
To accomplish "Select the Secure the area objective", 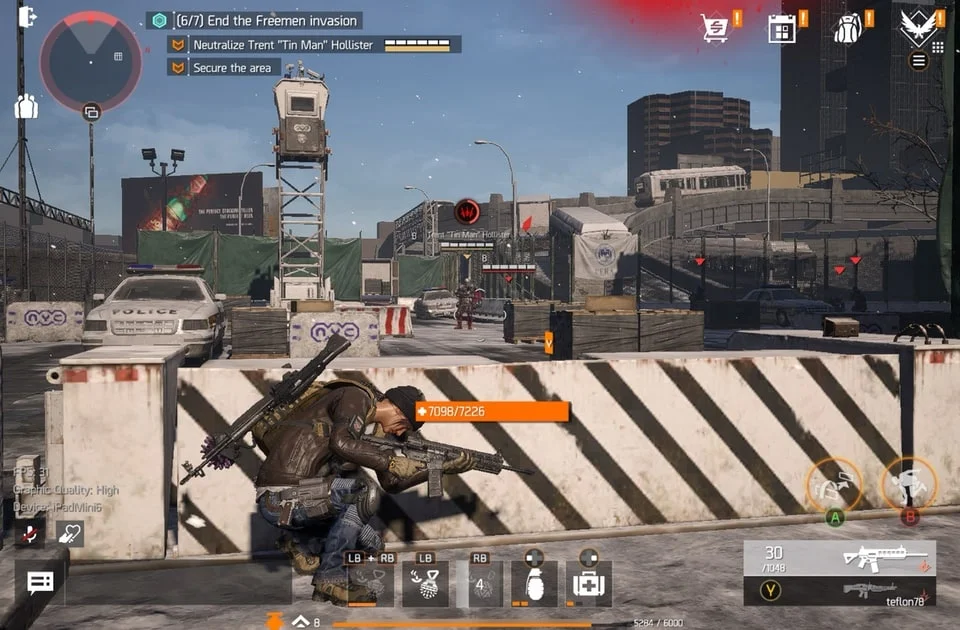I will 232,68.
